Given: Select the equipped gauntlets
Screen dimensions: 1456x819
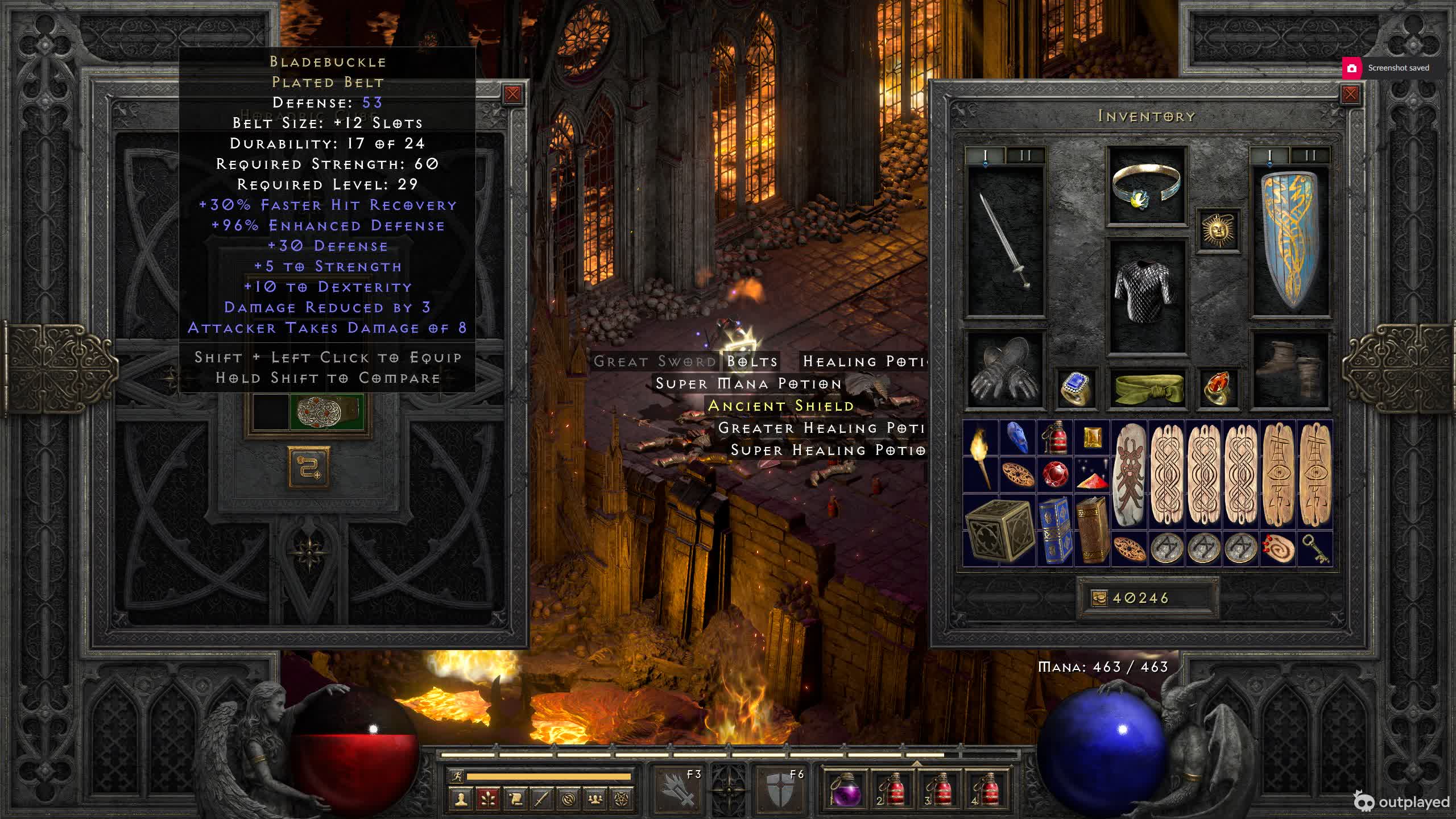Looking at the screenshot, I should tap(1006, 370).
